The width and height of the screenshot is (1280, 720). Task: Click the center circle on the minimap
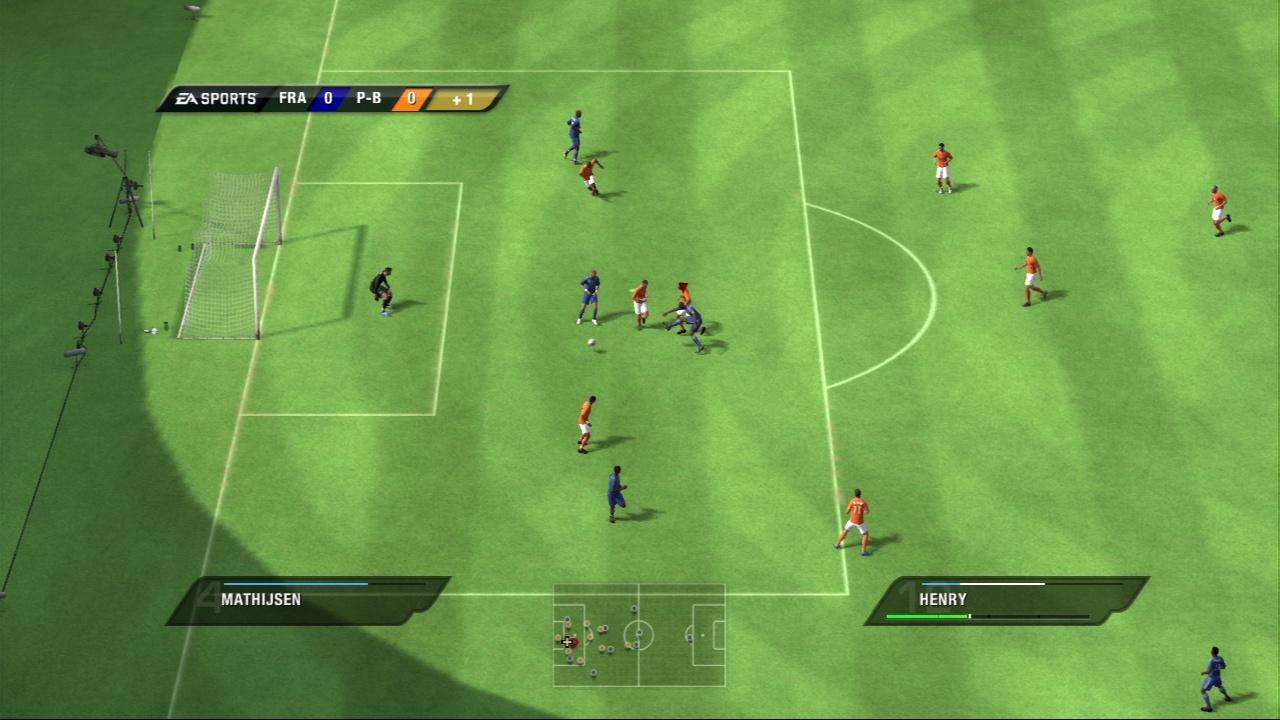pos(638,634)
